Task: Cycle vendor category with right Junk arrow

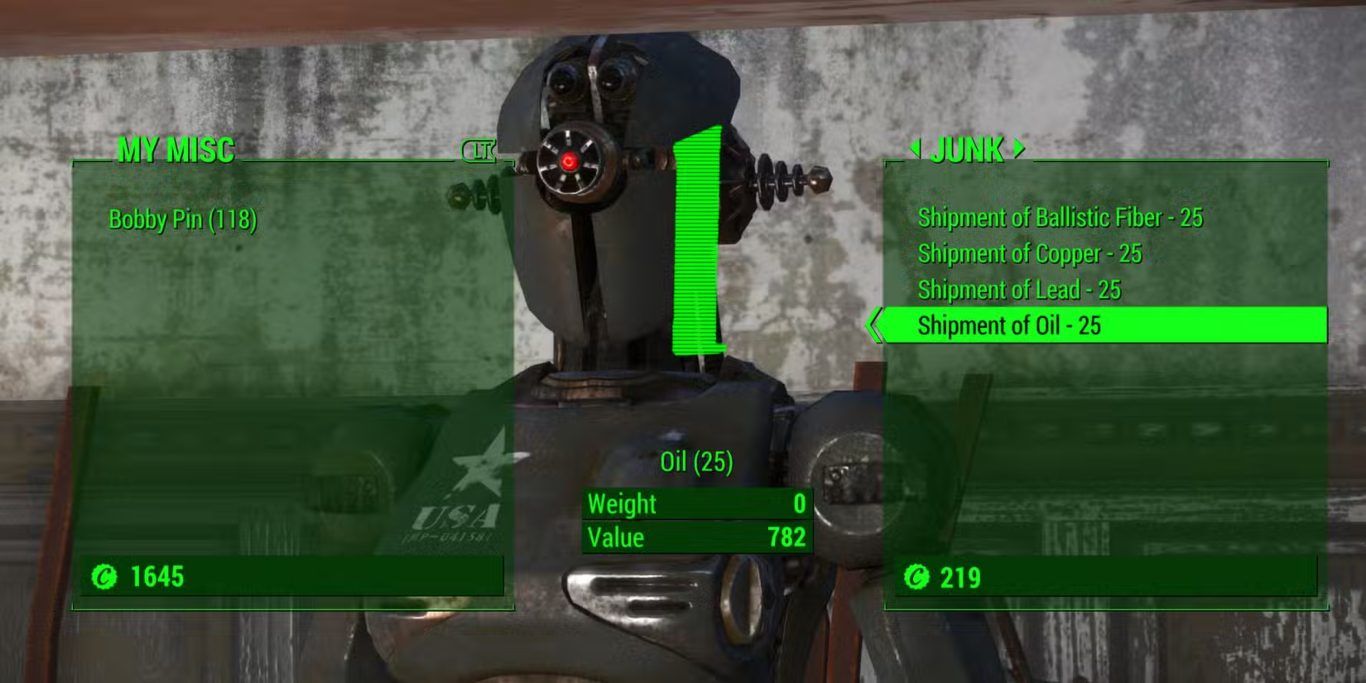Action: [x=1019, y=150]
